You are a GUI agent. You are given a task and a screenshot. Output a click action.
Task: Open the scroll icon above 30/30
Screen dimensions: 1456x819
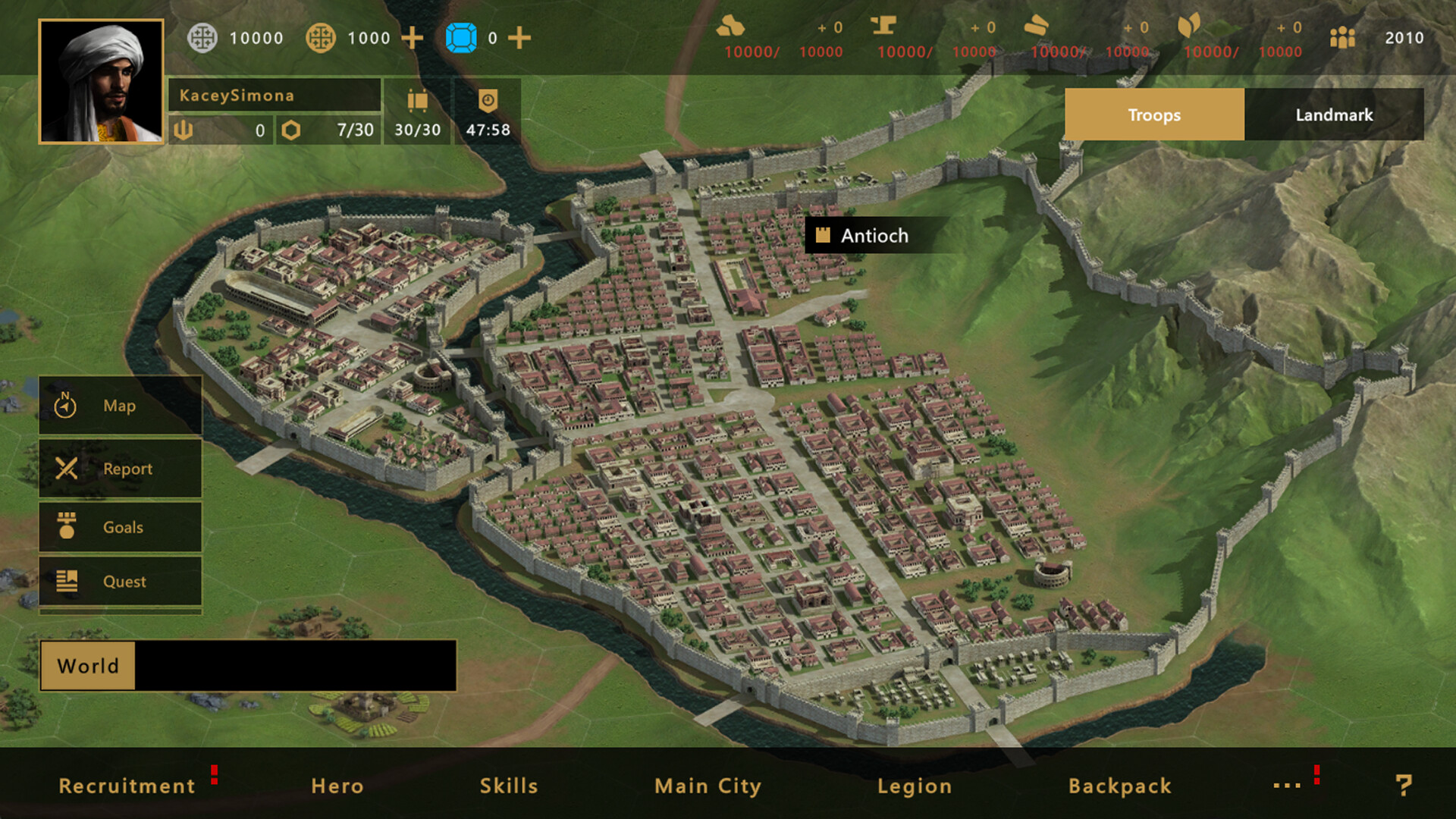[x=416, y=101]
